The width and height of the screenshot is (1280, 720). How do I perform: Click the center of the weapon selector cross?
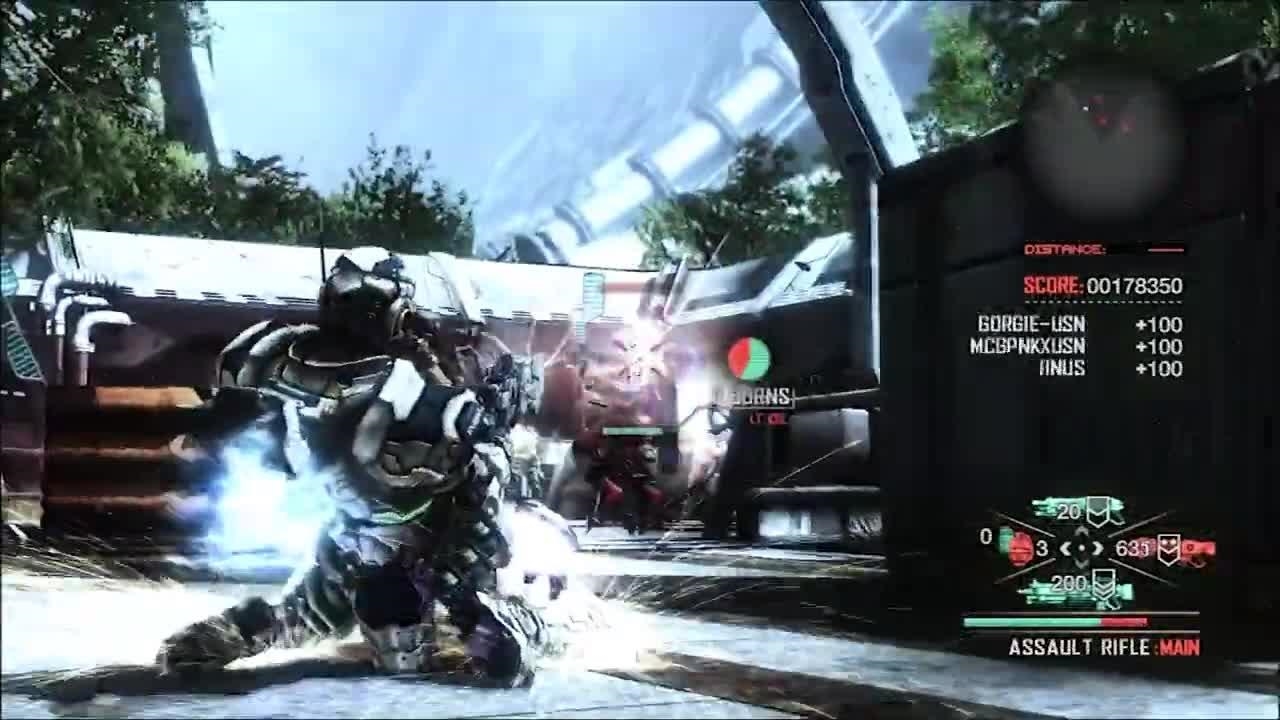1080,548
